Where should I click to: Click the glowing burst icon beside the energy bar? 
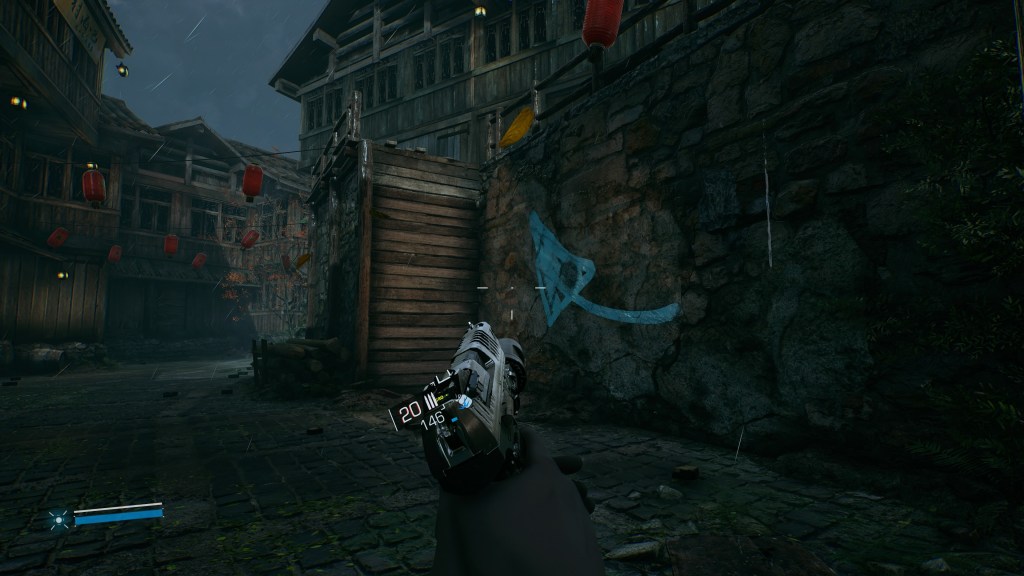point(58,518)
